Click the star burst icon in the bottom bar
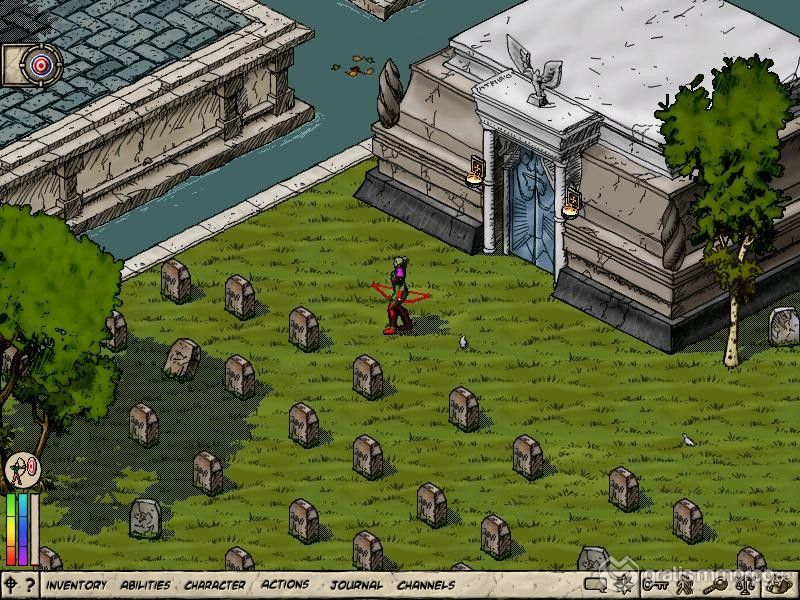 pyautogui.click(x=625, y=585)
